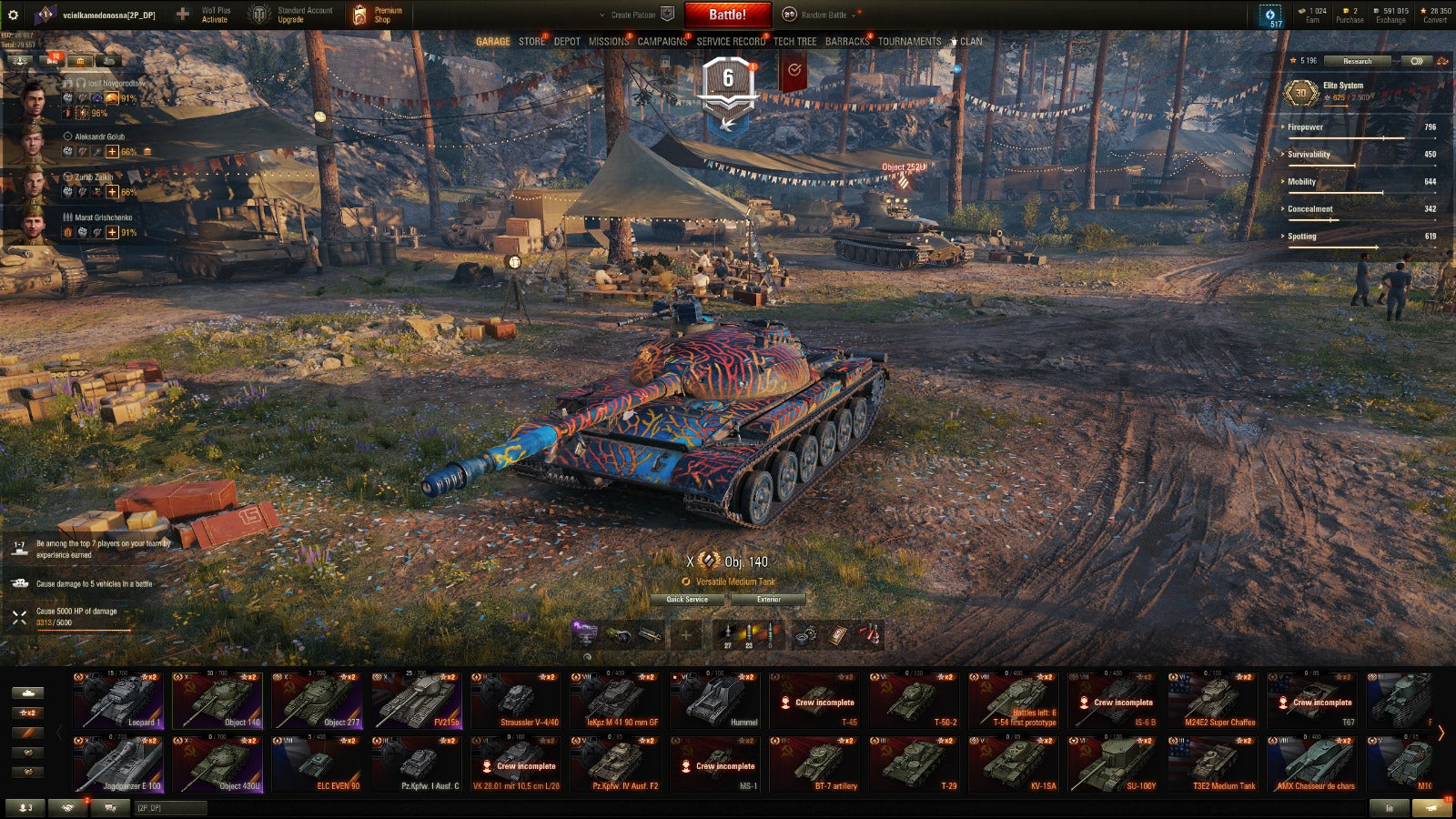Open the Service Record tab
Screen dimensions: 1456x819
tap(731, 41)
